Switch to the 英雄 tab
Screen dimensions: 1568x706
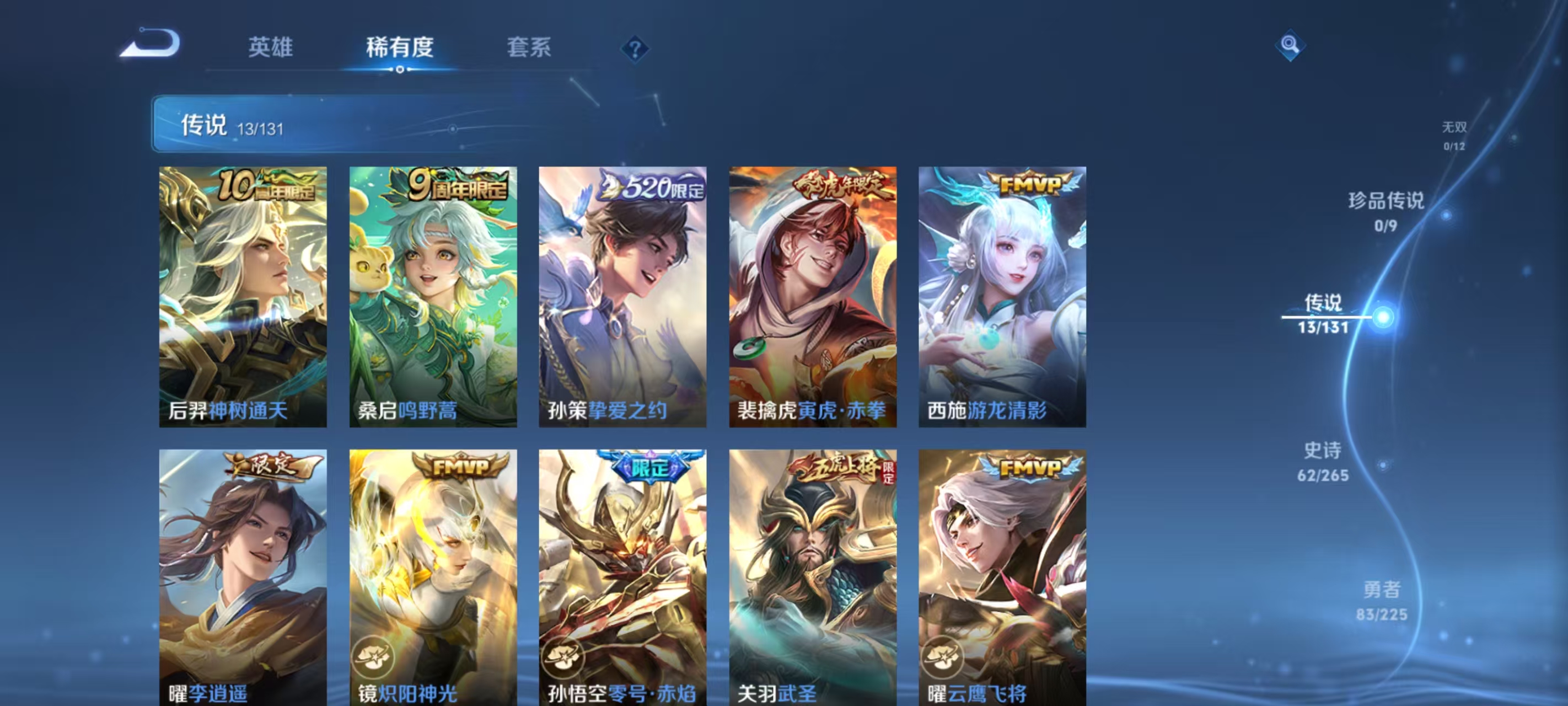(x=271, y=49)
